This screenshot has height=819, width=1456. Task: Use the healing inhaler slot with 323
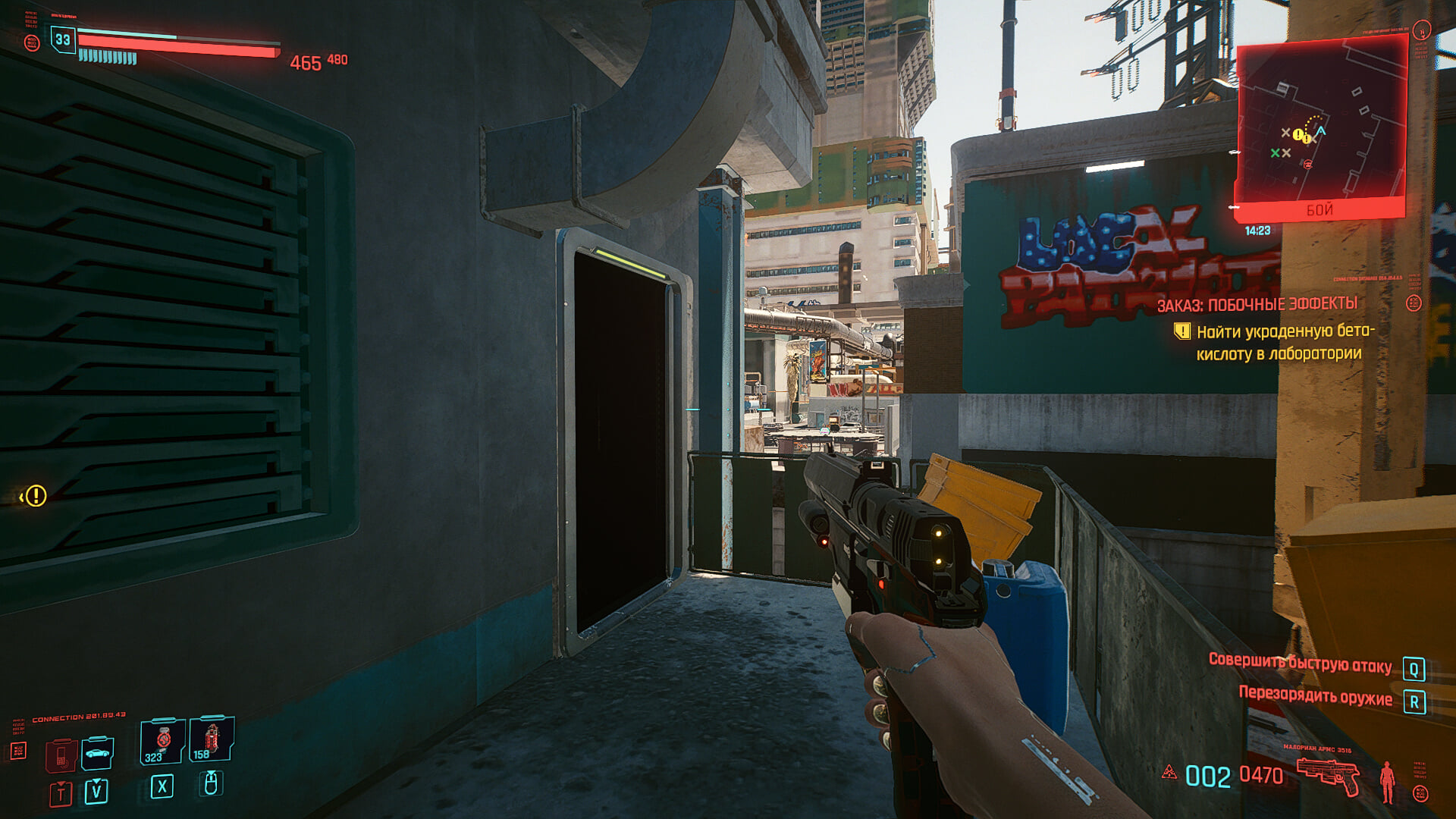point(162,741)
